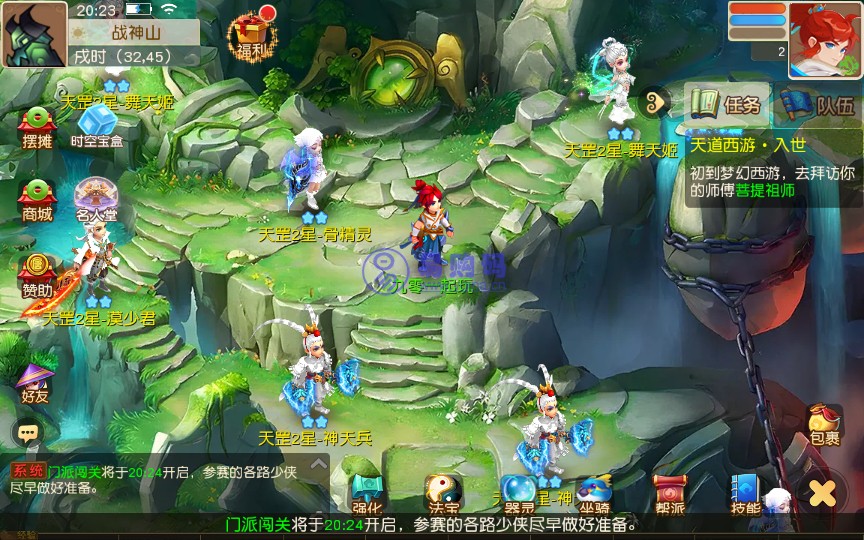Screen dimensions: 864x540
Task: Open the 好友 friends list
Action: click(36, 381)
